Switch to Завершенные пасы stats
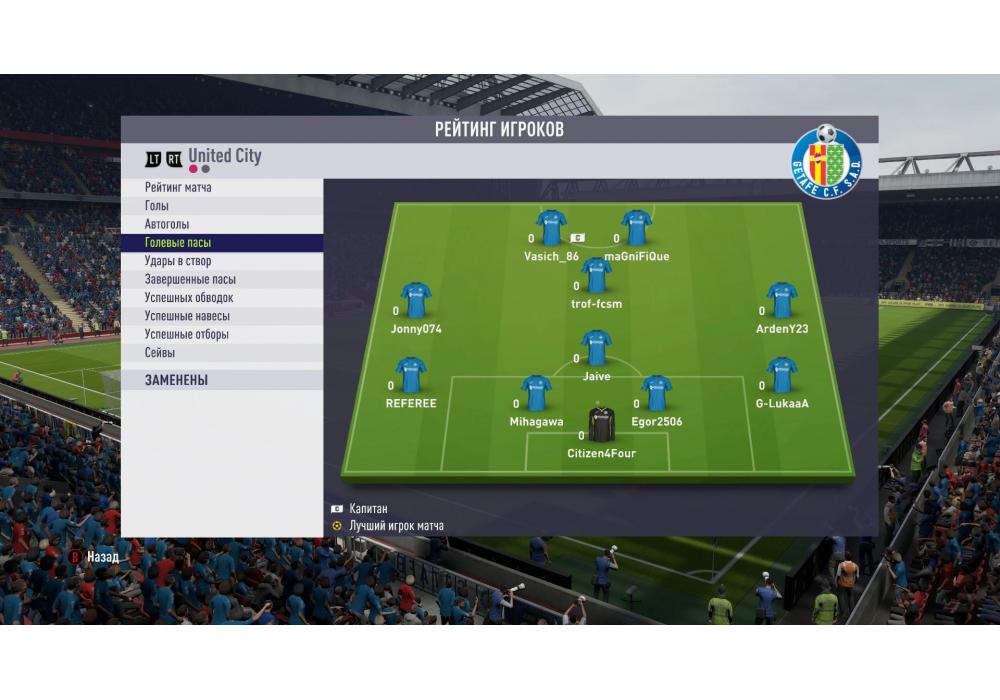 [190, 280]
